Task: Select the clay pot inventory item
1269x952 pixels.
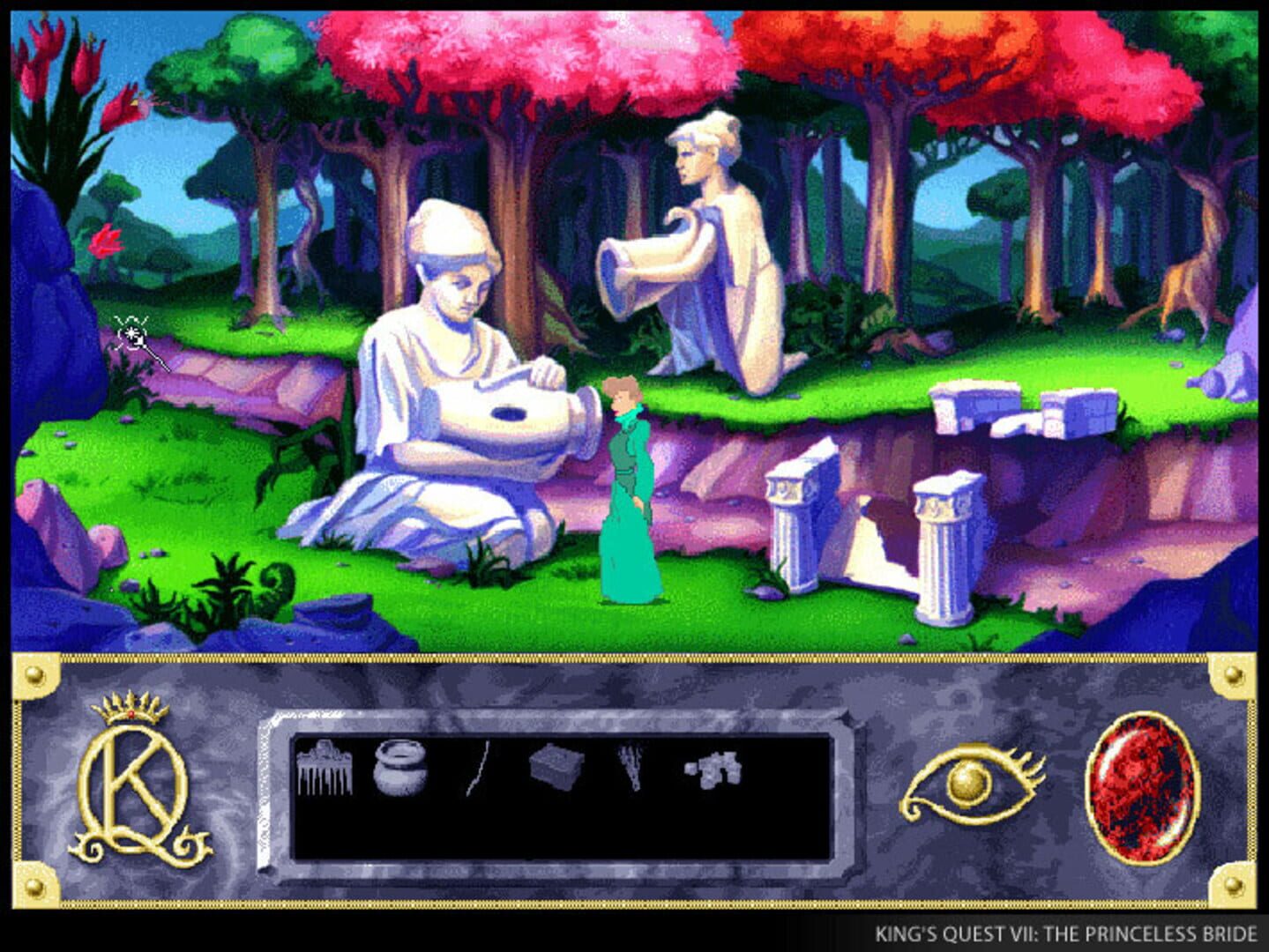Action: coord(401,766)
